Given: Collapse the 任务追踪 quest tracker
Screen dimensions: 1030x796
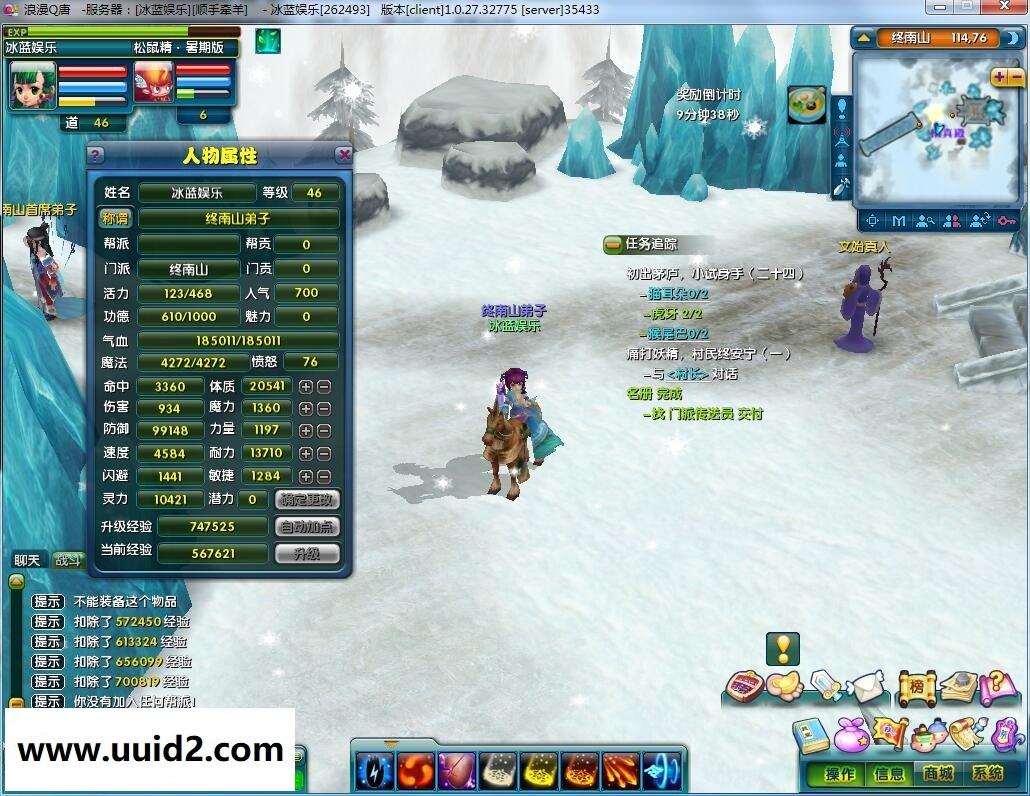Looking at the screenshot, I should coord(613,244).
